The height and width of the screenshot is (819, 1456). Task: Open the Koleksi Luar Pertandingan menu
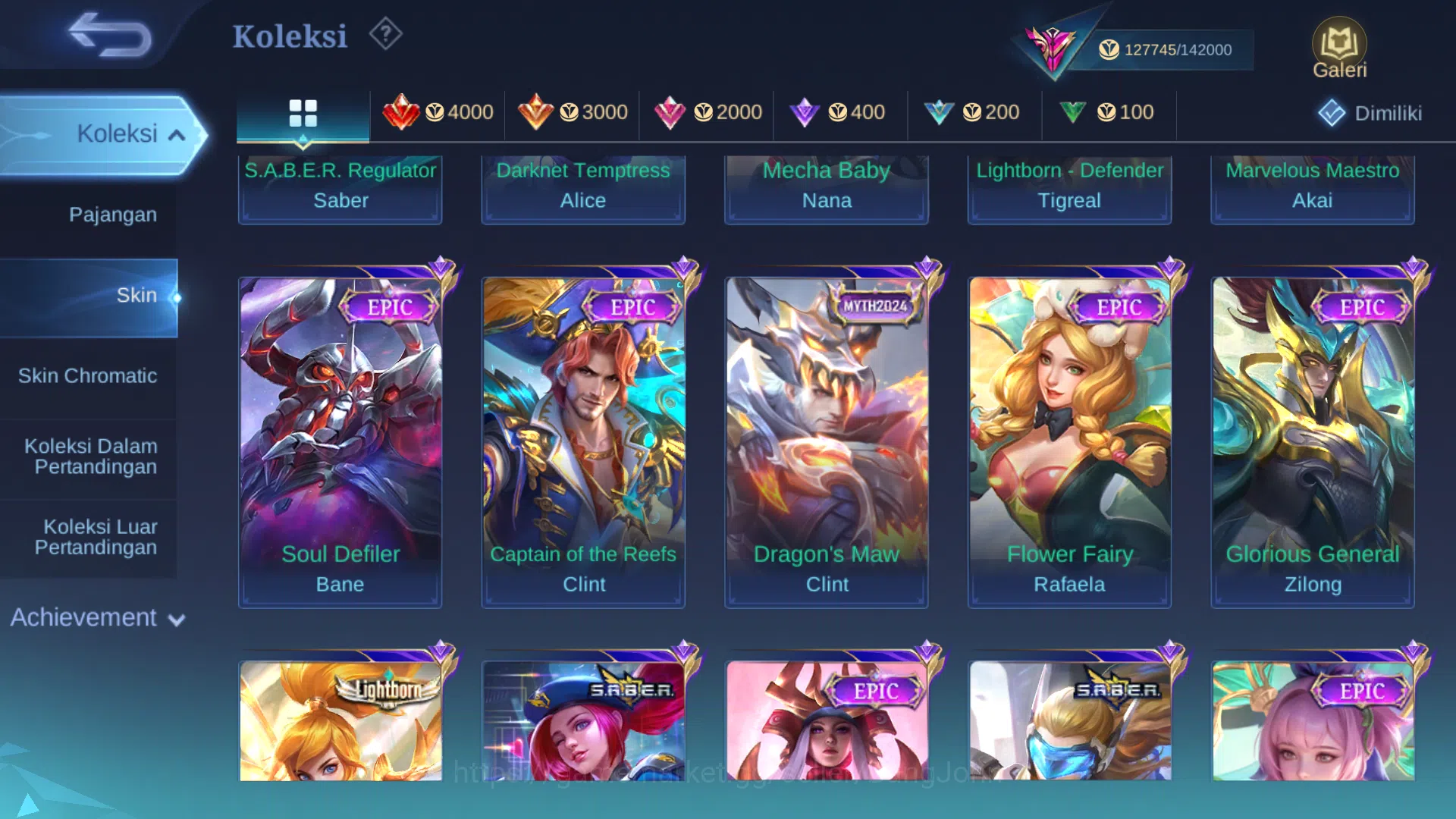99,537
